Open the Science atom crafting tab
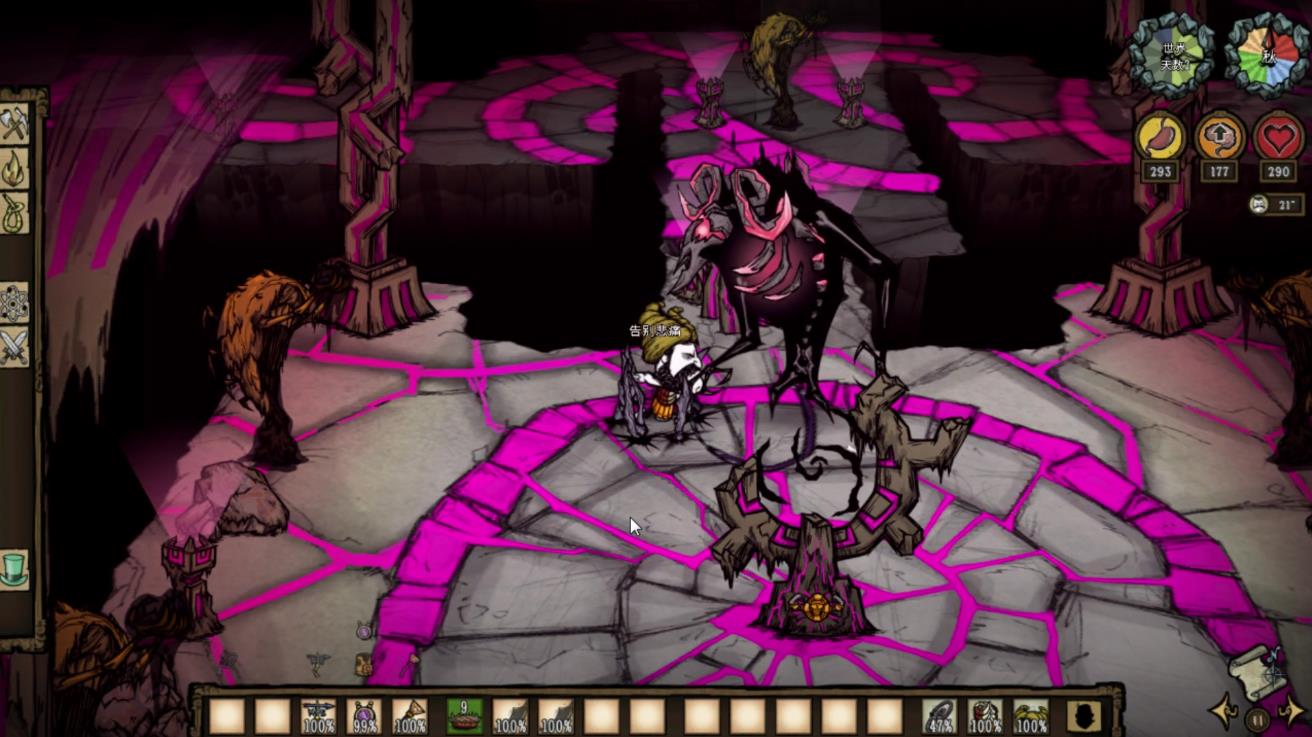 15,303
